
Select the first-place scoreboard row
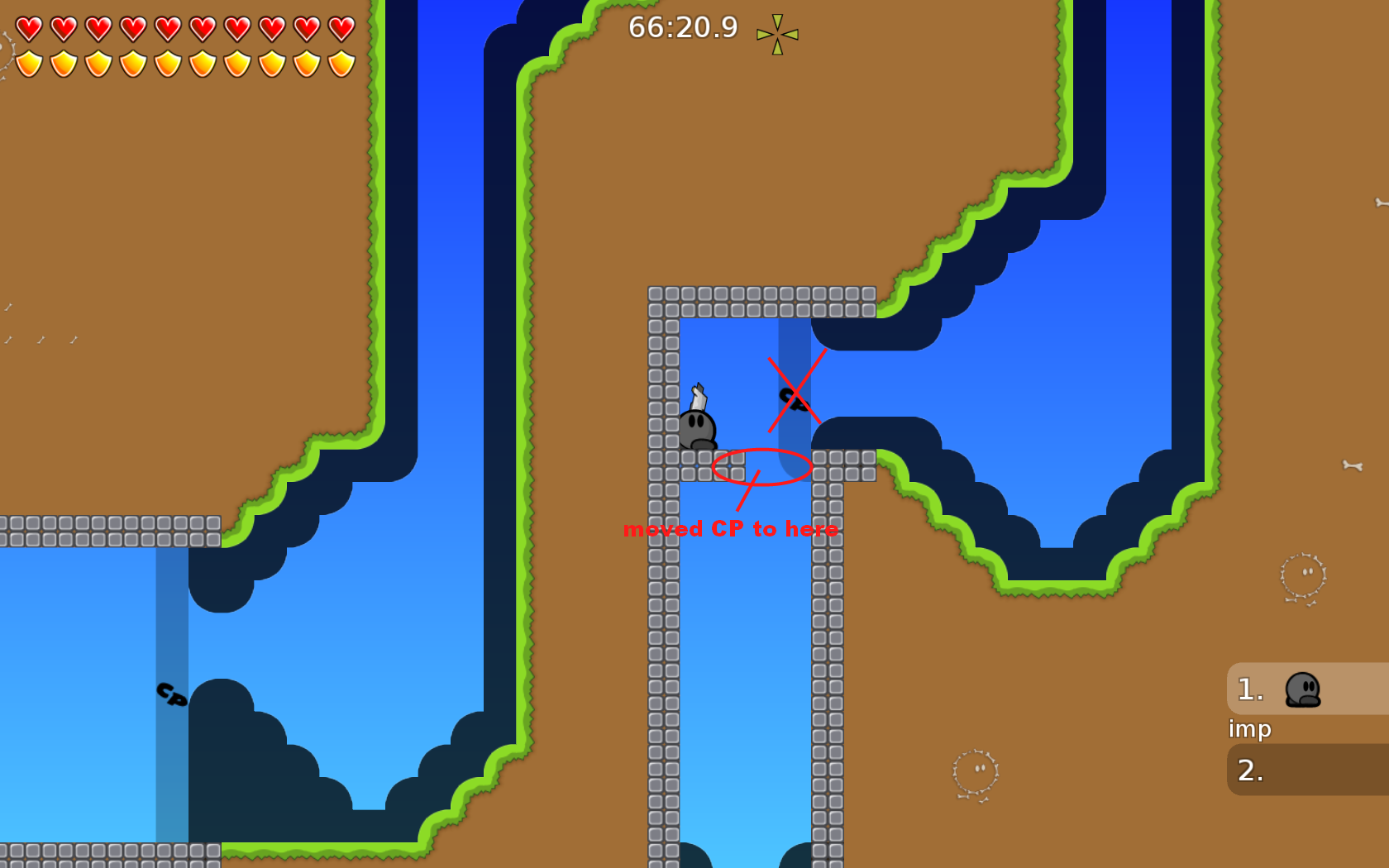pyautogui.click(x=1307, y=689)
